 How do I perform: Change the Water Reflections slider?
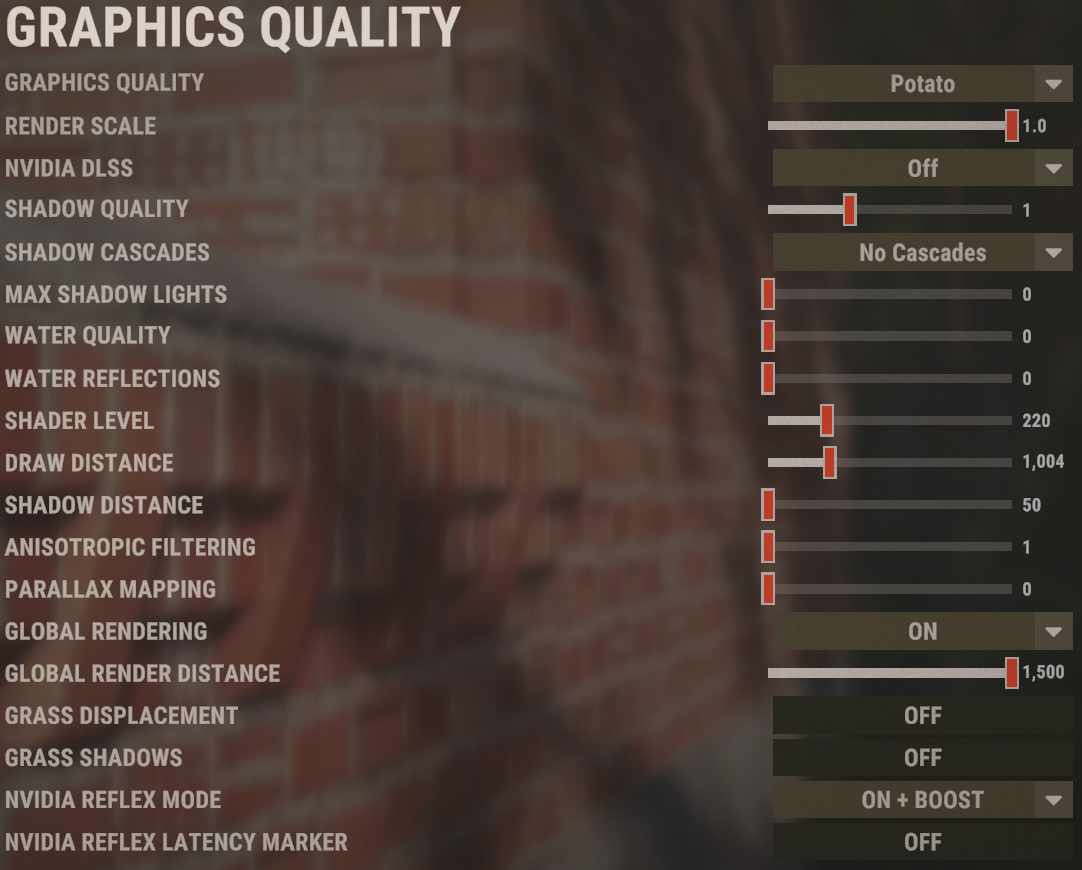click(768, 378)
